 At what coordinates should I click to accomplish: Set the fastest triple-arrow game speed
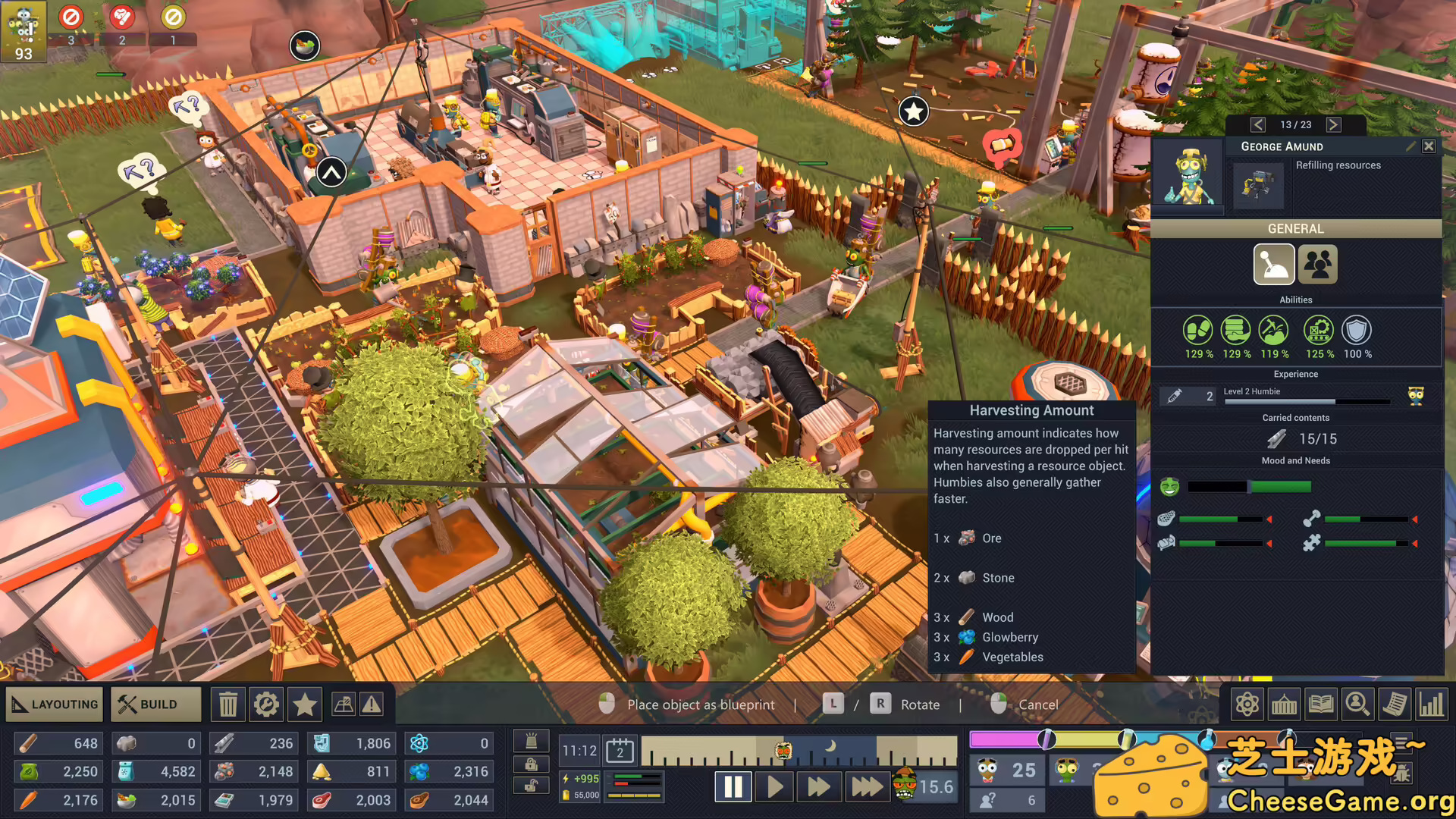[866, 786]
